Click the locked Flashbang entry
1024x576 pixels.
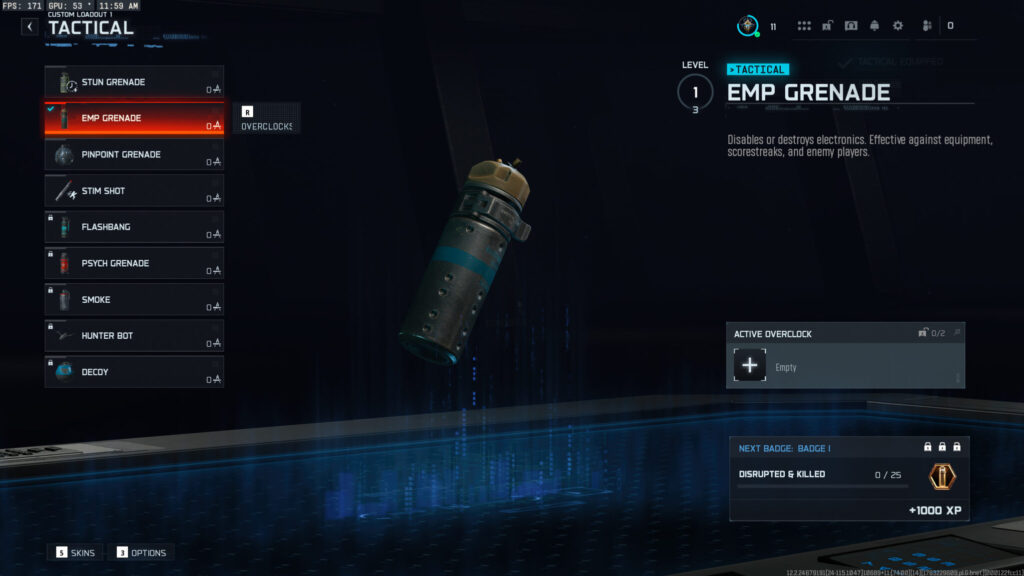(x=134, y=227)
